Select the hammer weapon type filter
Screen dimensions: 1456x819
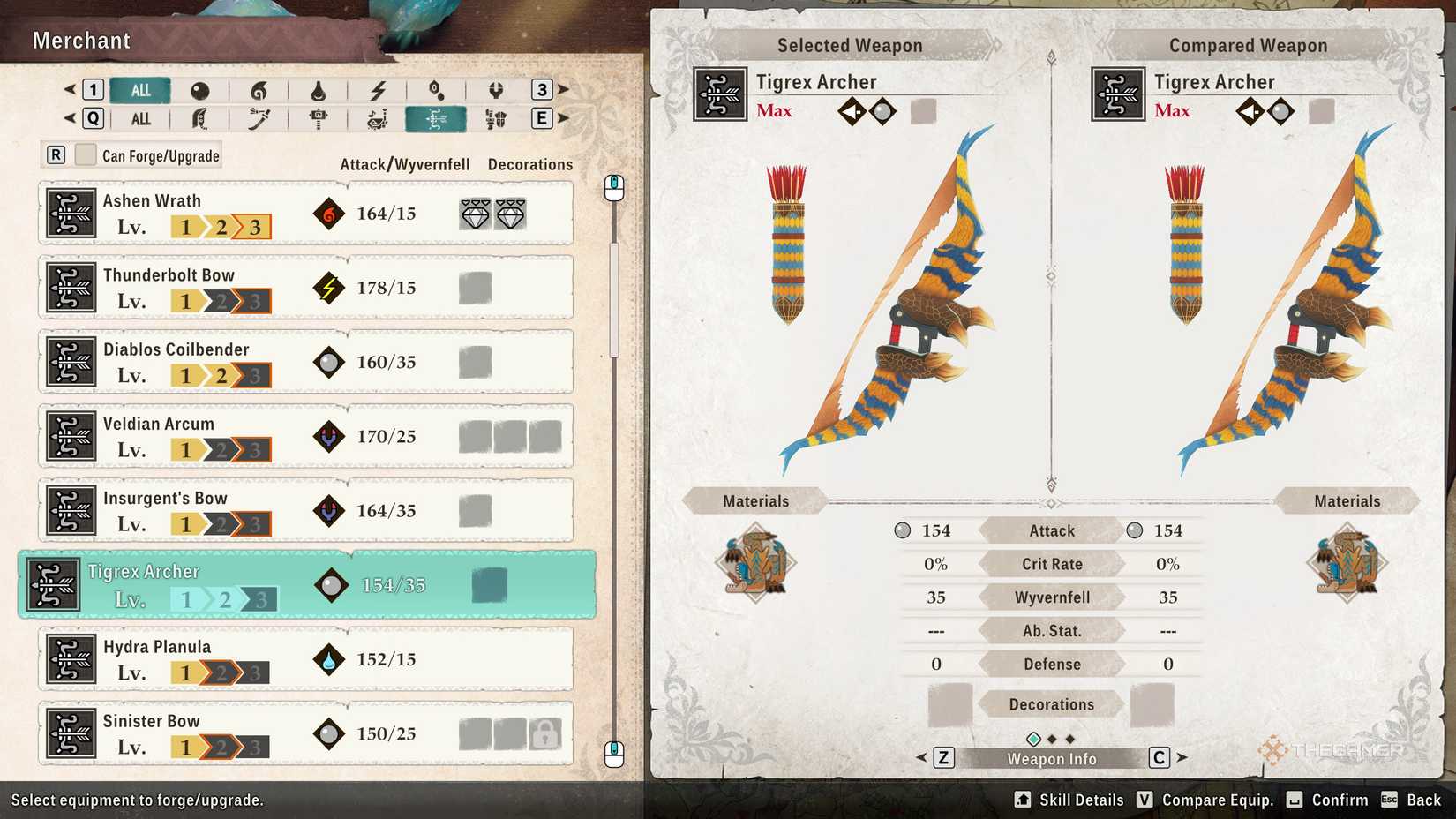318,118
